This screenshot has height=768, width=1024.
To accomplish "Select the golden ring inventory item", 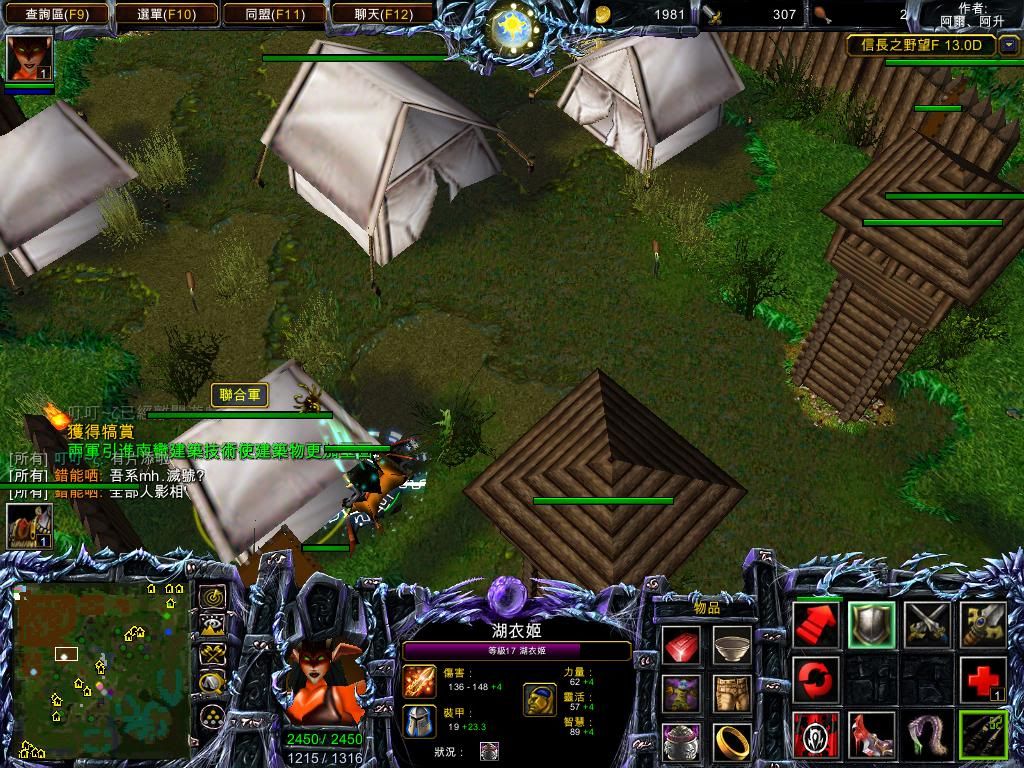I will (x=732, y=741).
